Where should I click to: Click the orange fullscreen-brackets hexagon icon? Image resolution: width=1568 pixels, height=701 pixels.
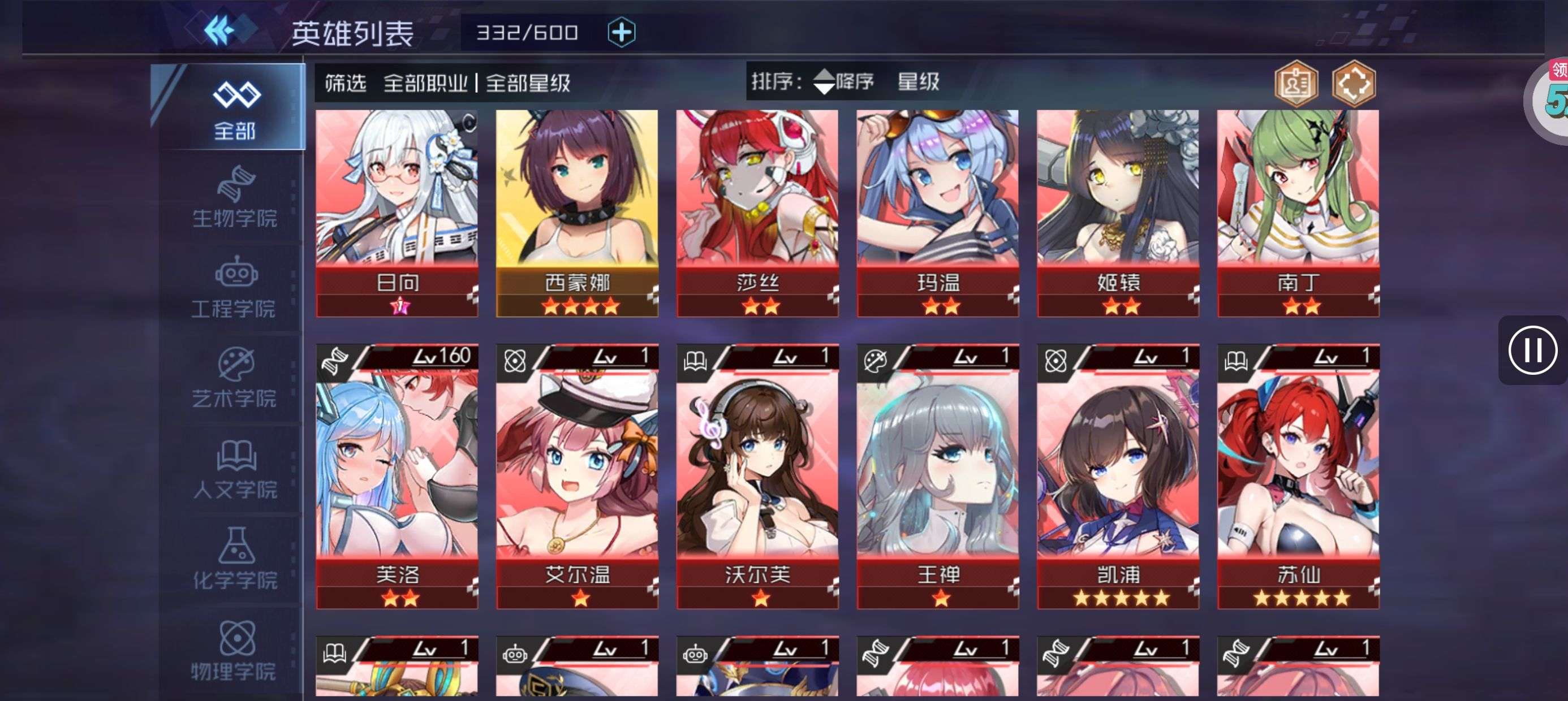[x=1353, y=84]
